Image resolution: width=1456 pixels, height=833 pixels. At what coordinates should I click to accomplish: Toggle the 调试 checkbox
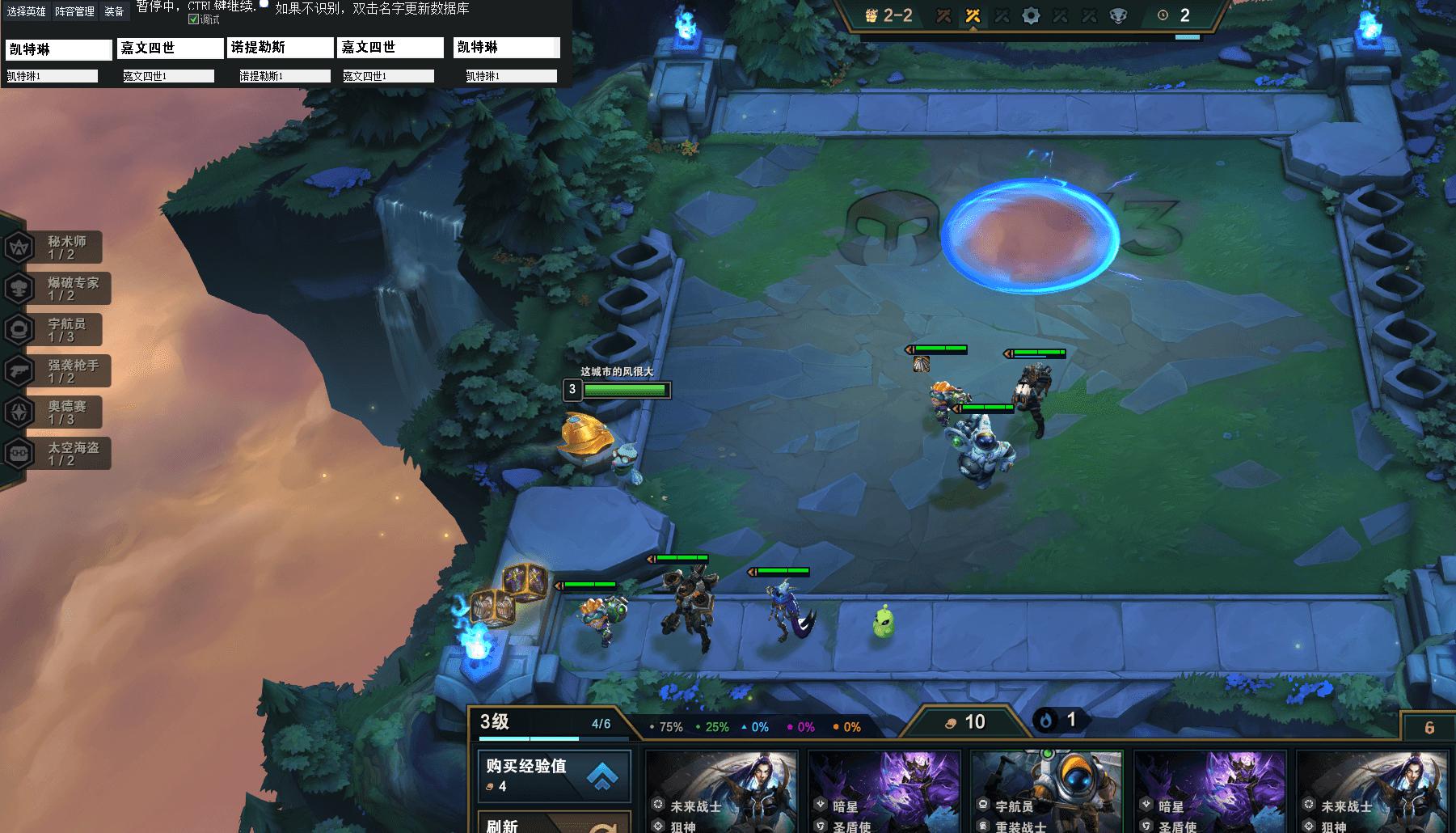tap(194, 19)
